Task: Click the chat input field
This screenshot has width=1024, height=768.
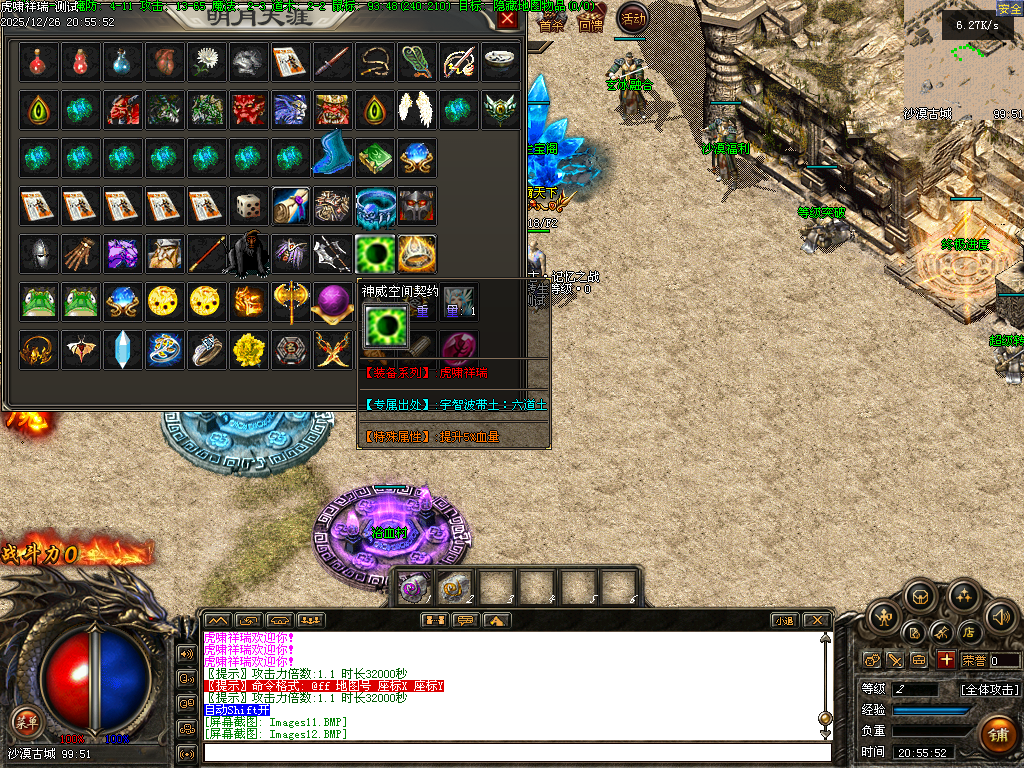Action: [x=515, y=752]
